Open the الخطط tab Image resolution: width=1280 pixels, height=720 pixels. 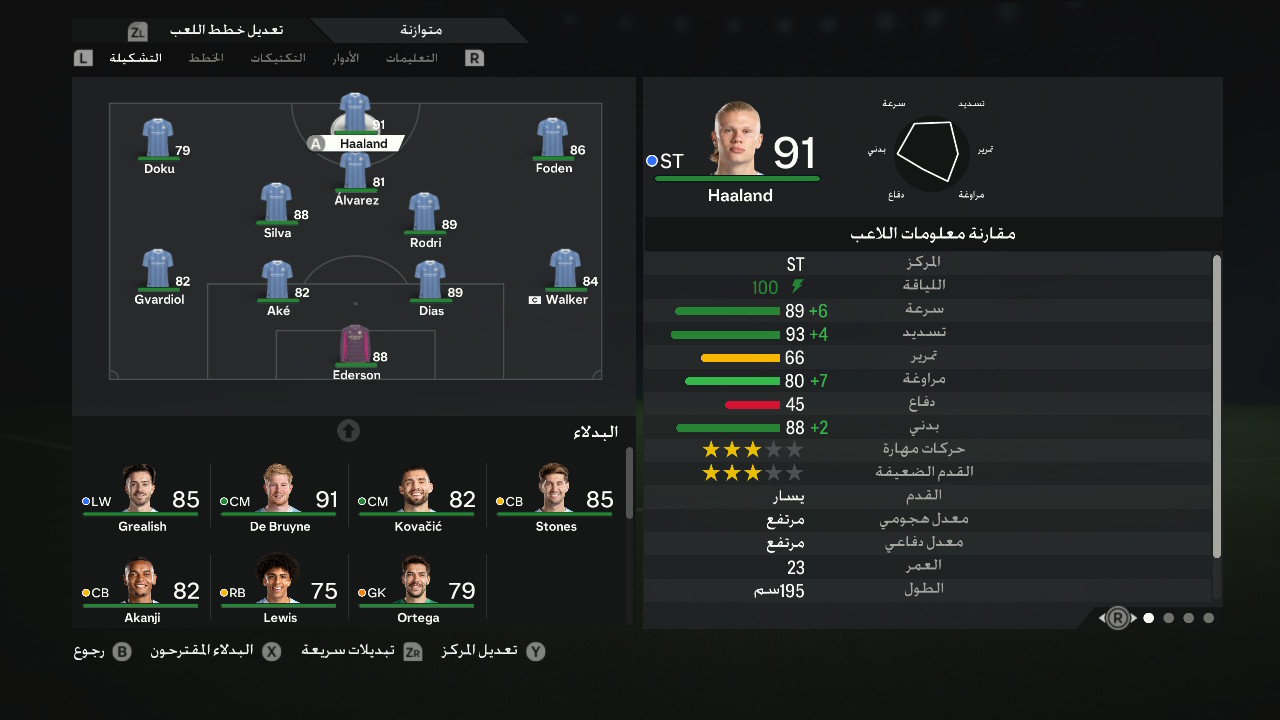(206, 58)
